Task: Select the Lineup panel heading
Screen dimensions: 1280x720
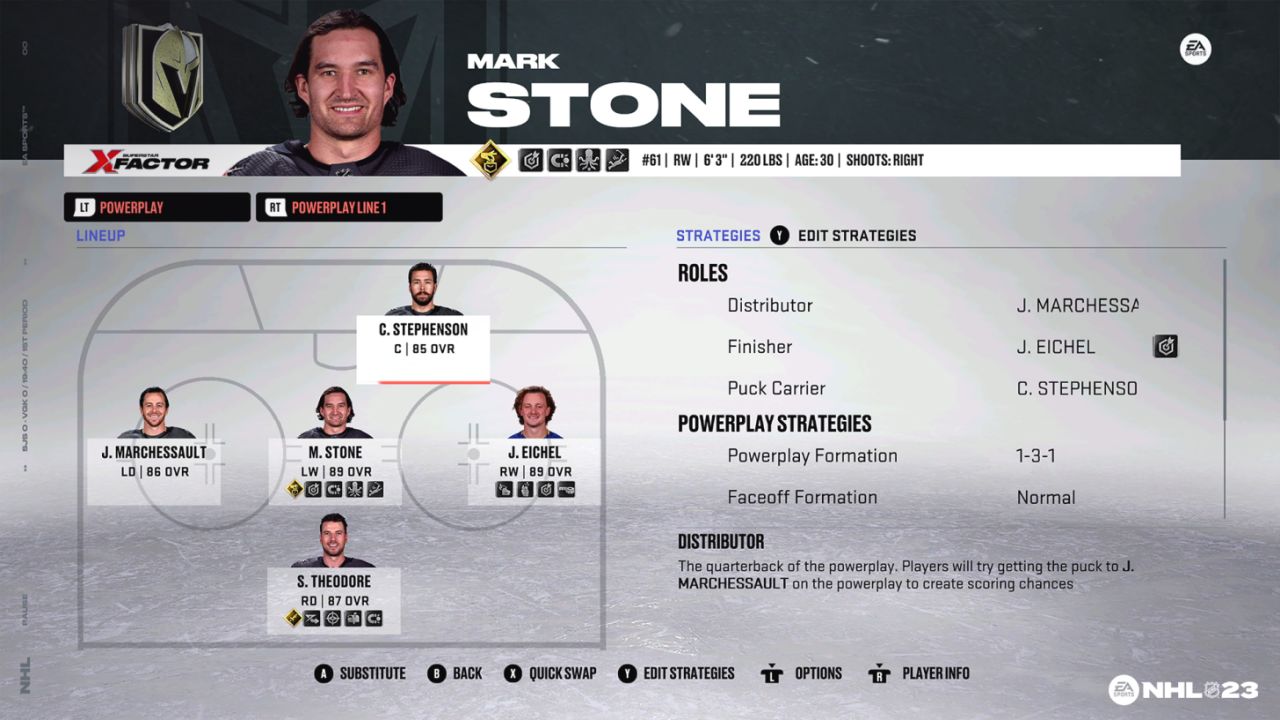Action: click(x=101, y=236)
